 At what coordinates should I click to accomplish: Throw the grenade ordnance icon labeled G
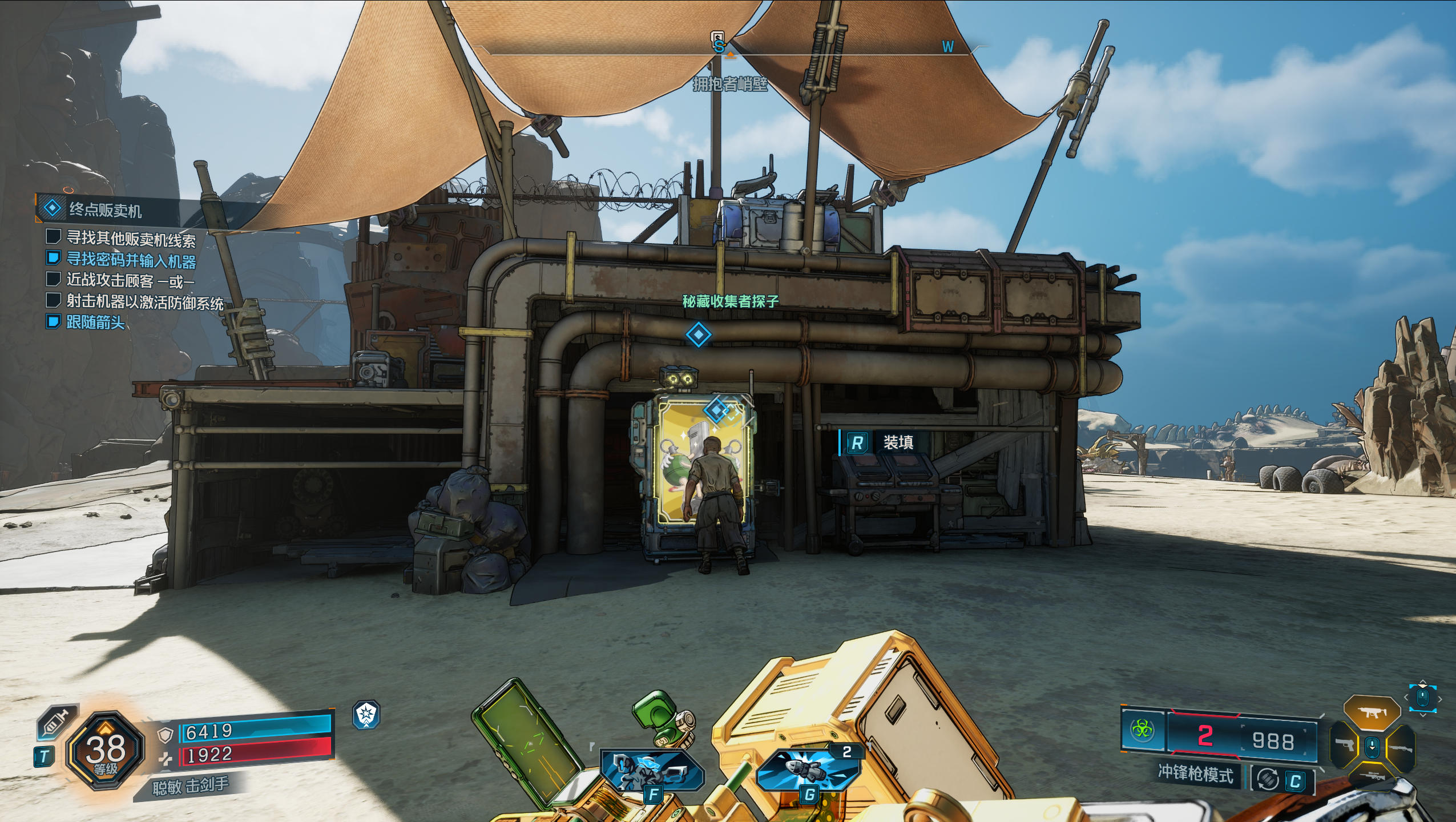808,771
